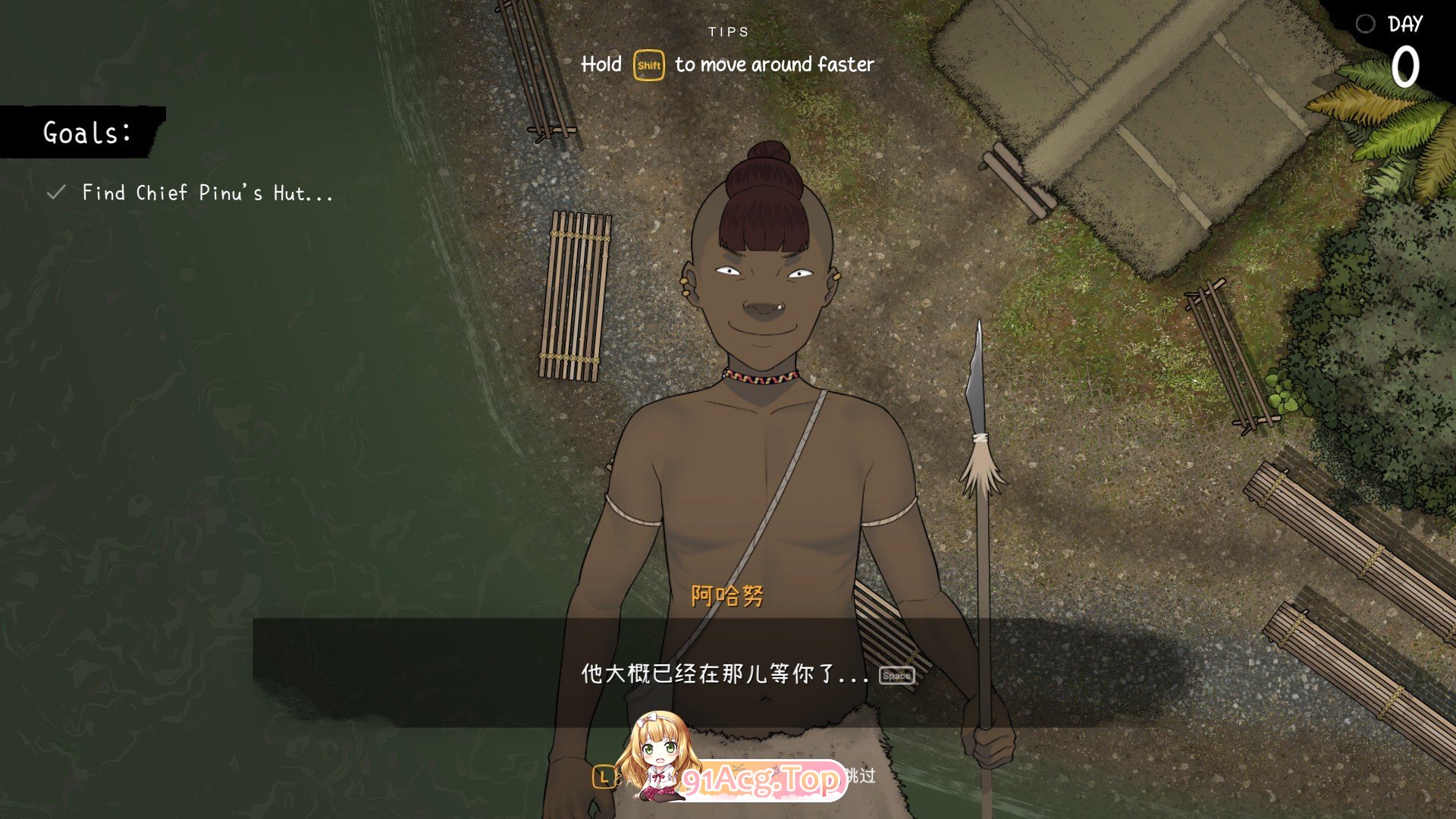Toggle completion of 'Find Chief Pinu's Hut' goal
The image size is (1456, 819).
point(206,193)
